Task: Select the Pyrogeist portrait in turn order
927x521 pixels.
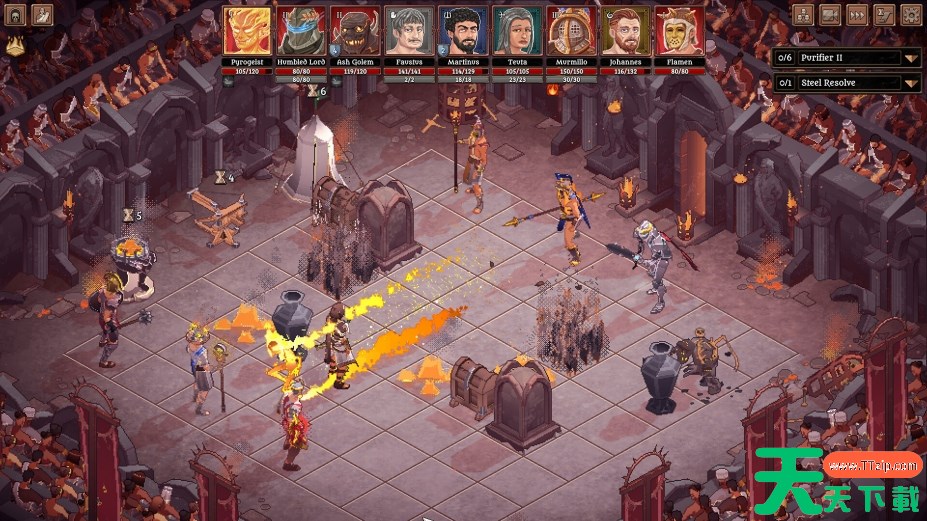Action: 246,31
